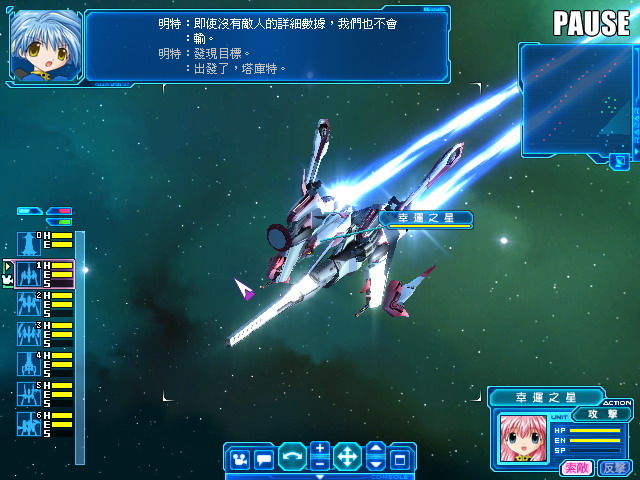Select unit 4 in the fleet list
This screenshot has height=480, width=640.
click(28, 363)
